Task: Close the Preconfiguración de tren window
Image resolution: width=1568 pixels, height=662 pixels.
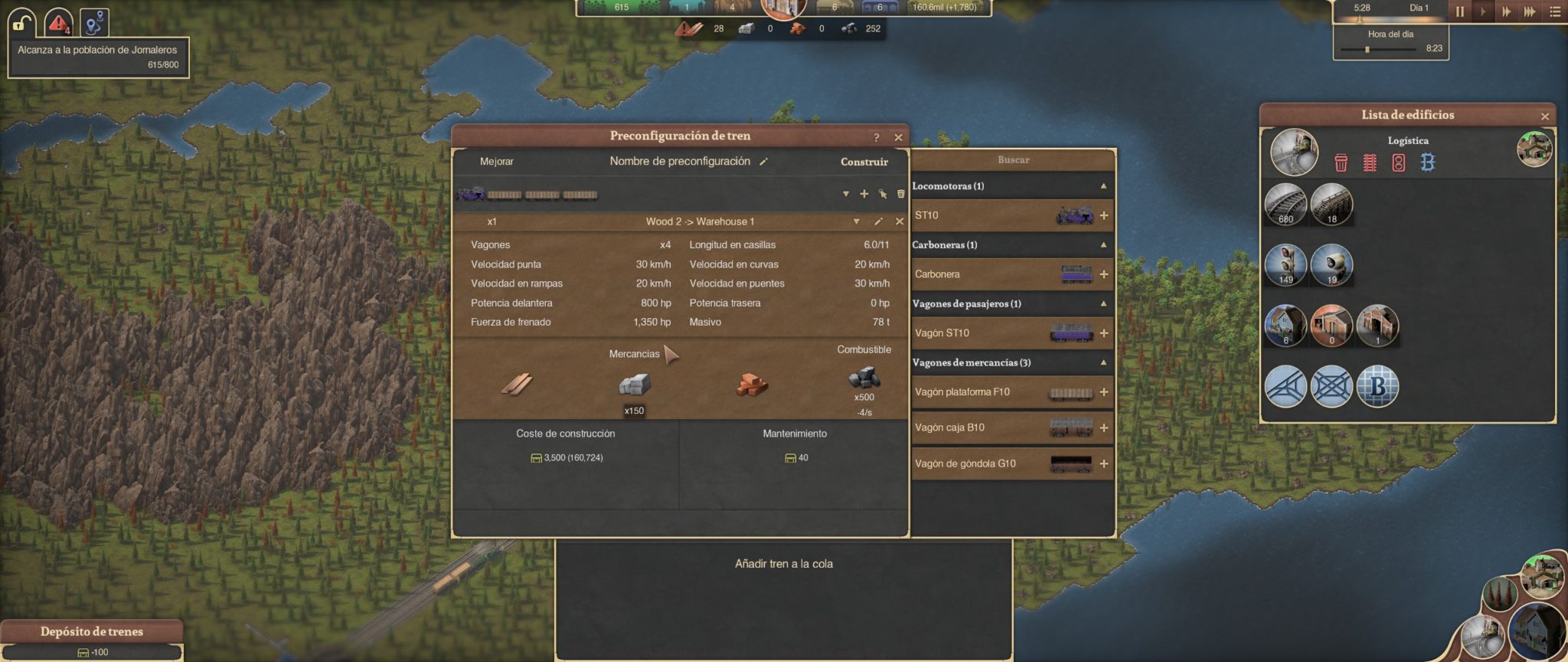Action: [898, 137]
